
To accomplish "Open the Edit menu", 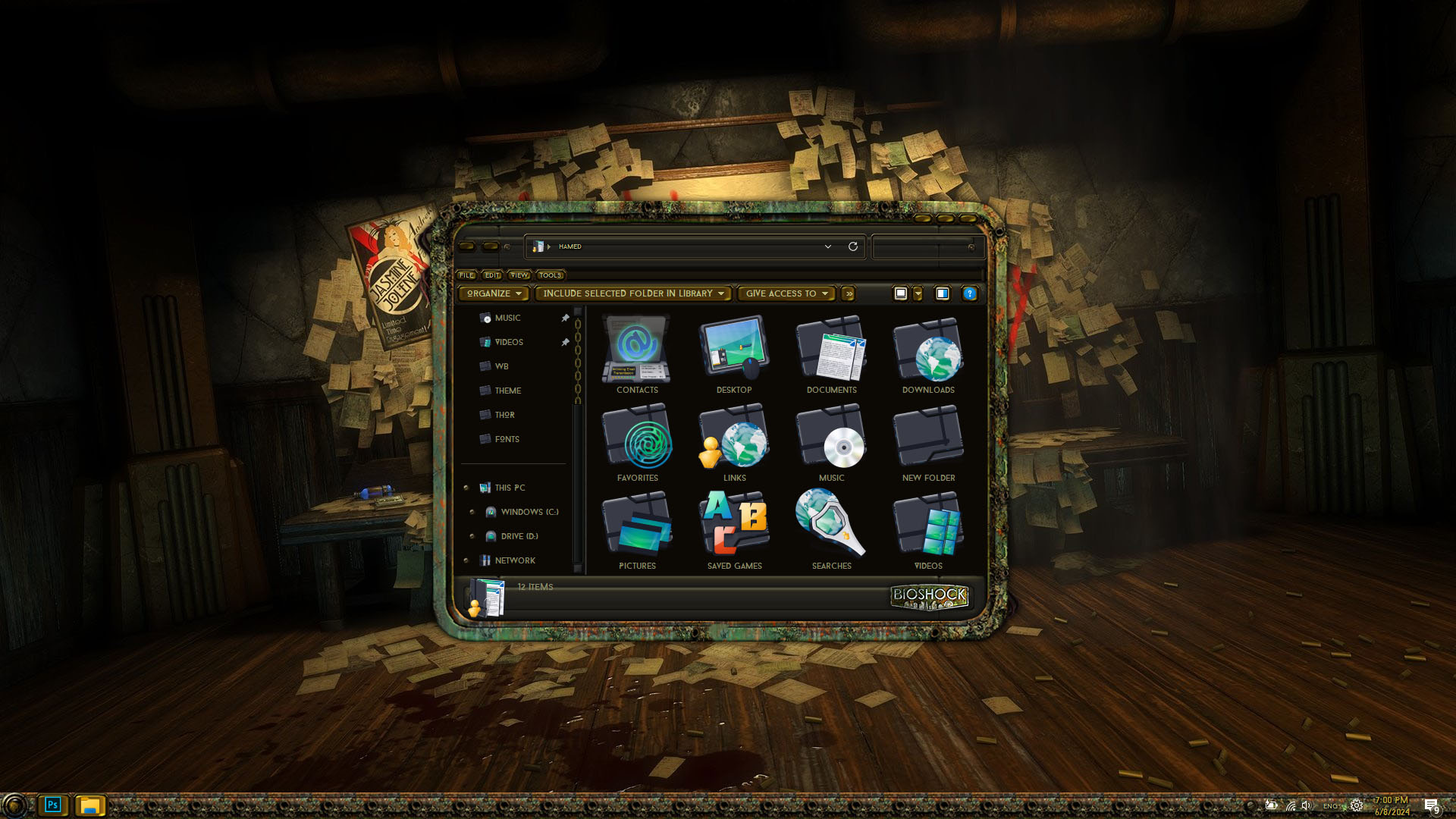I will click(492, 275).
